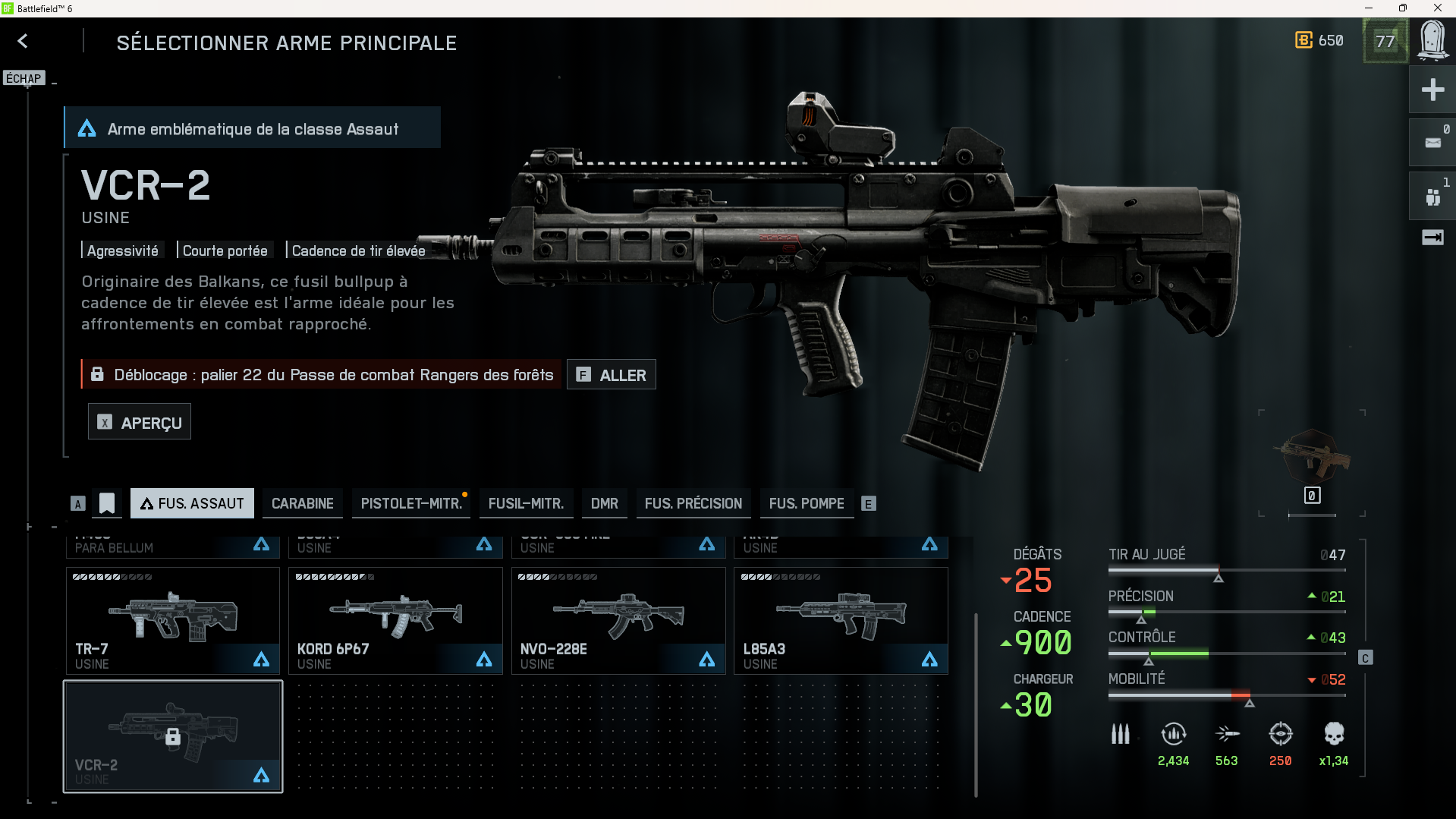Viewport: 1456px width, 819px height.
Task: Open the bookmark favorites tab
Action: [x=107, y=503]
